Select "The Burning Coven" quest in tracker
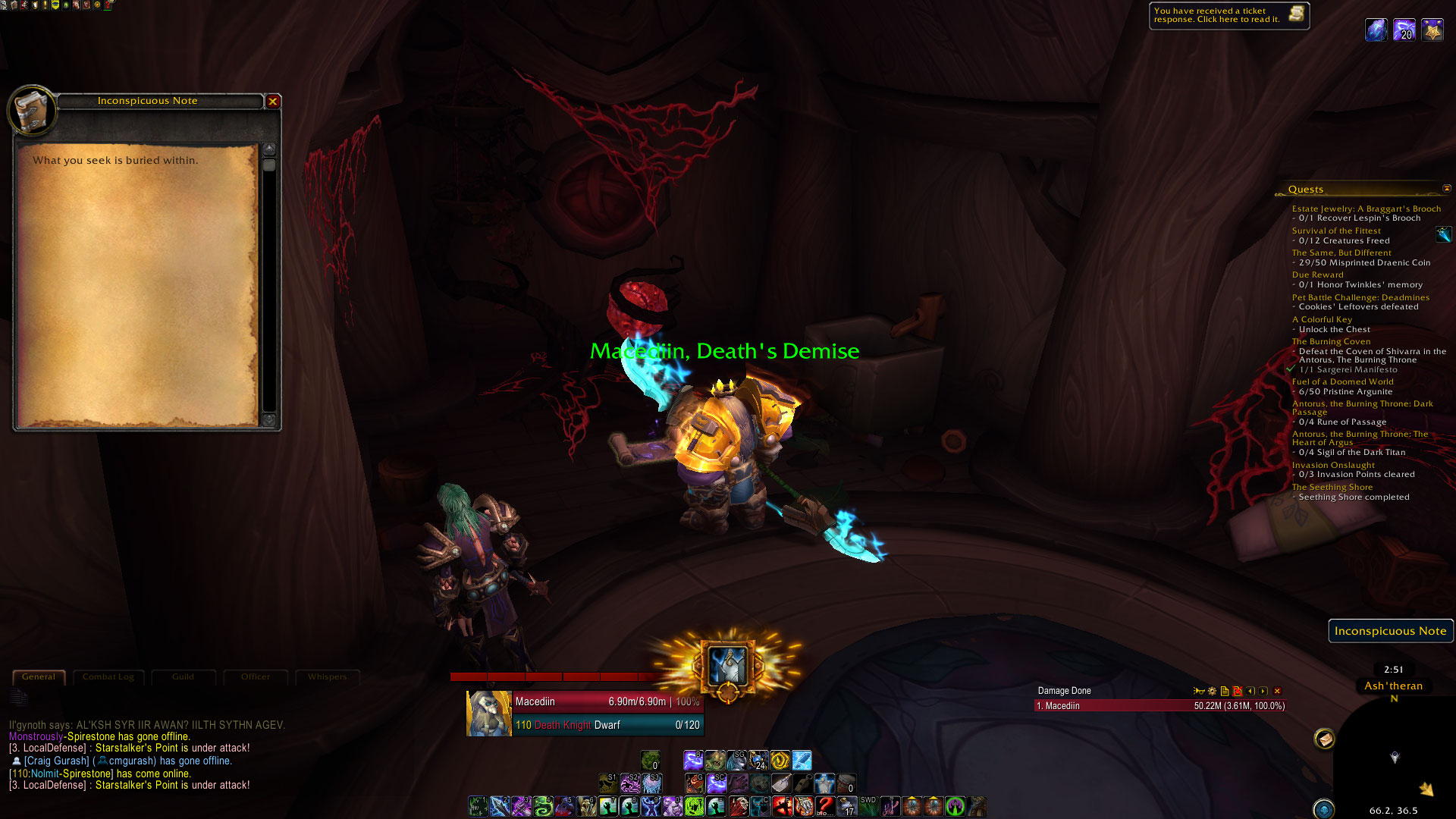The width and height of the screenshot is (1456, 819). point(1331,342)
